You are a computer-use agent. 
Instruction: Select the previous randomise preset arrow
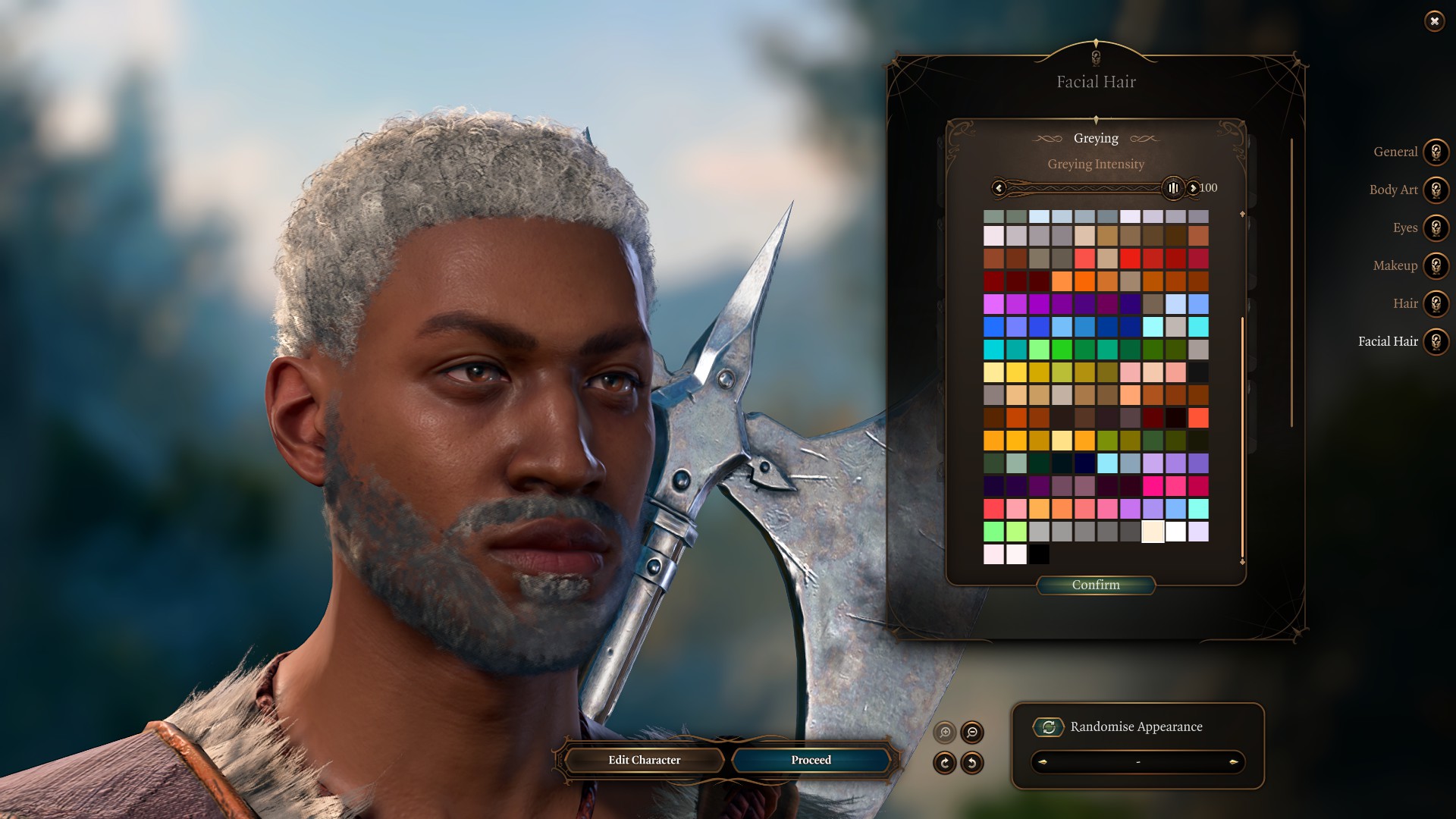1043,762
